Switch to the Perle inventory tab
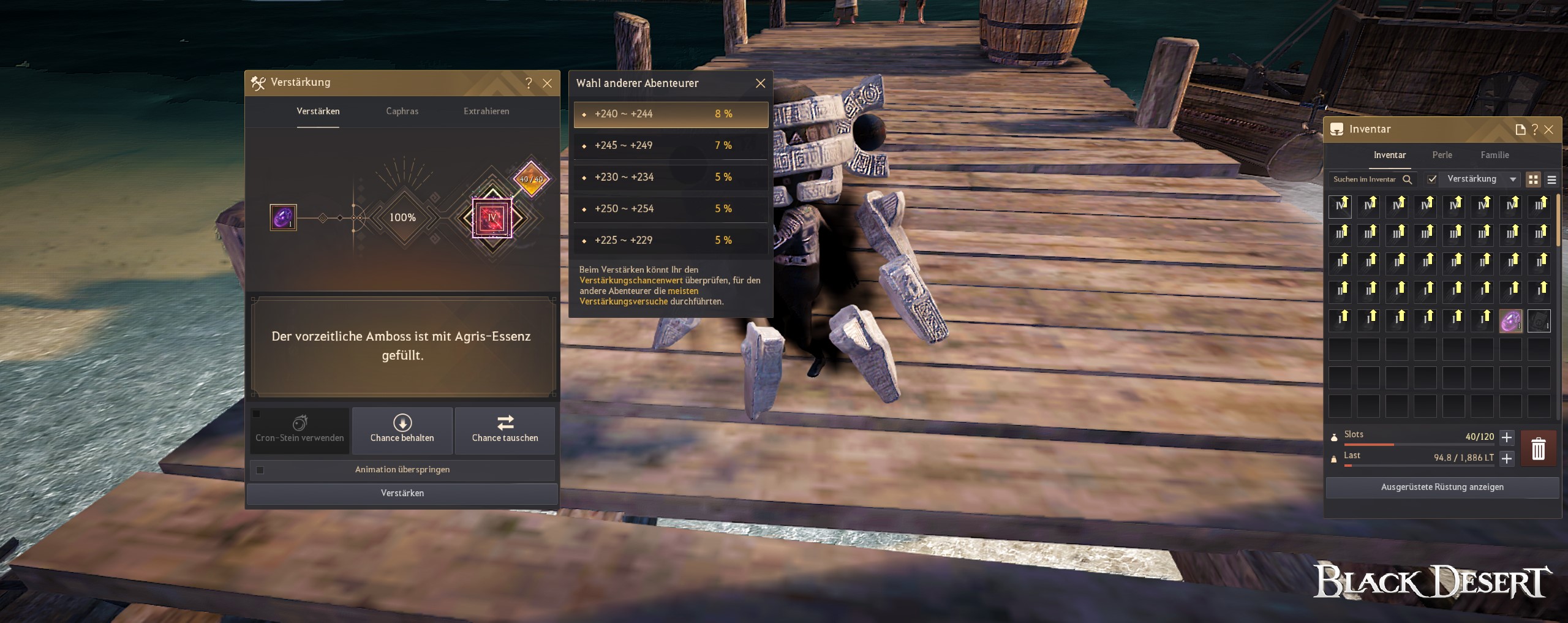 click(x=1442, y=155)
